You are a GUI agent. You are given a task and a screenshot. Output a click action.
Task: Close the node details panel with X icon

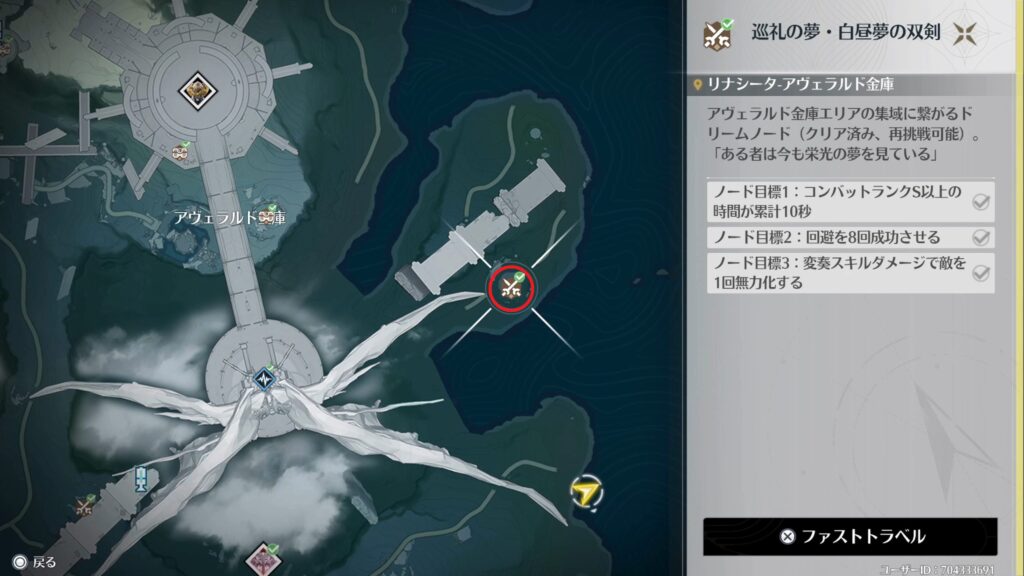pyautogui.click(x=965, y=33)
